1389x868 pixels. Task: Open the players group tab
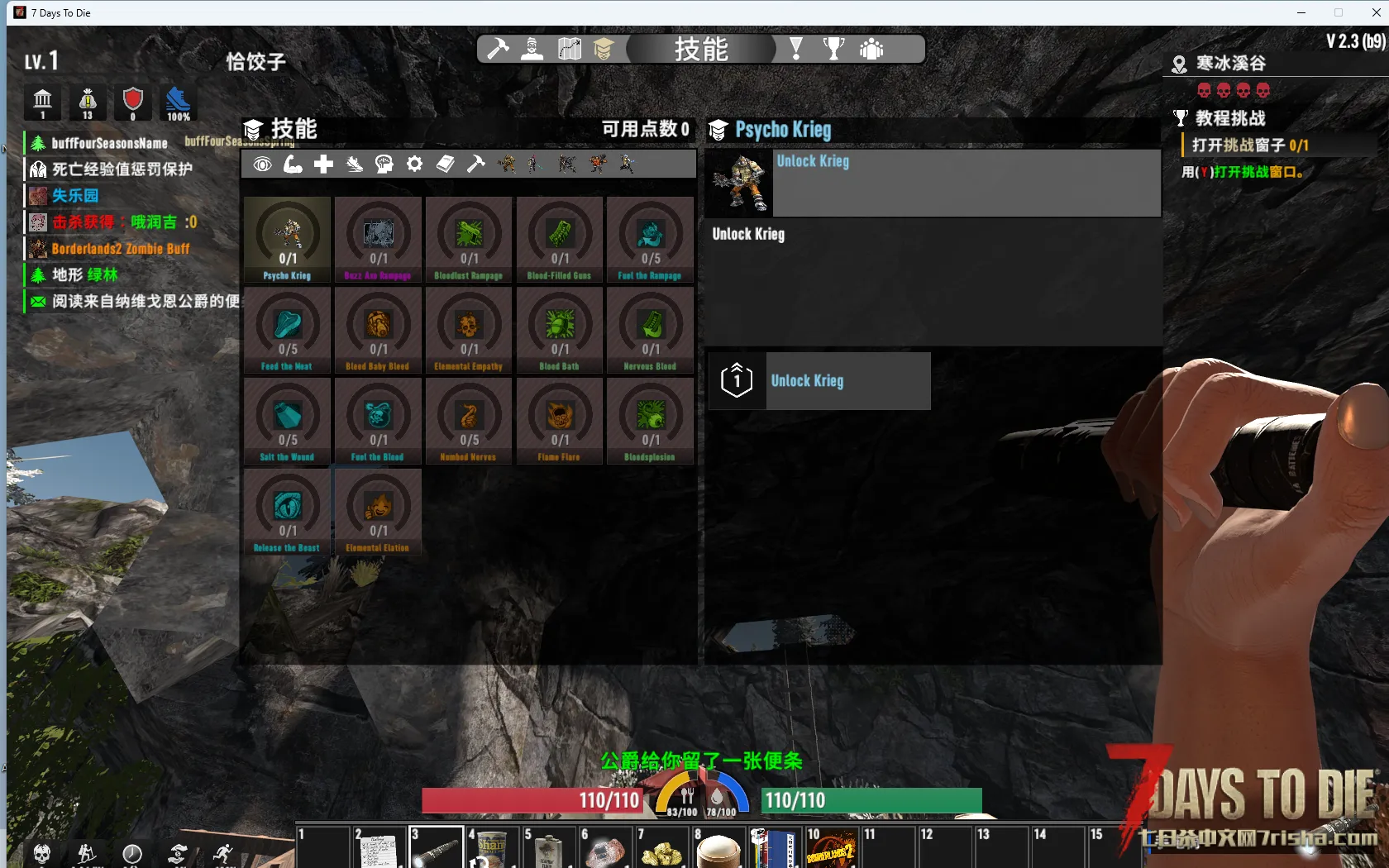tap(871, 50)
